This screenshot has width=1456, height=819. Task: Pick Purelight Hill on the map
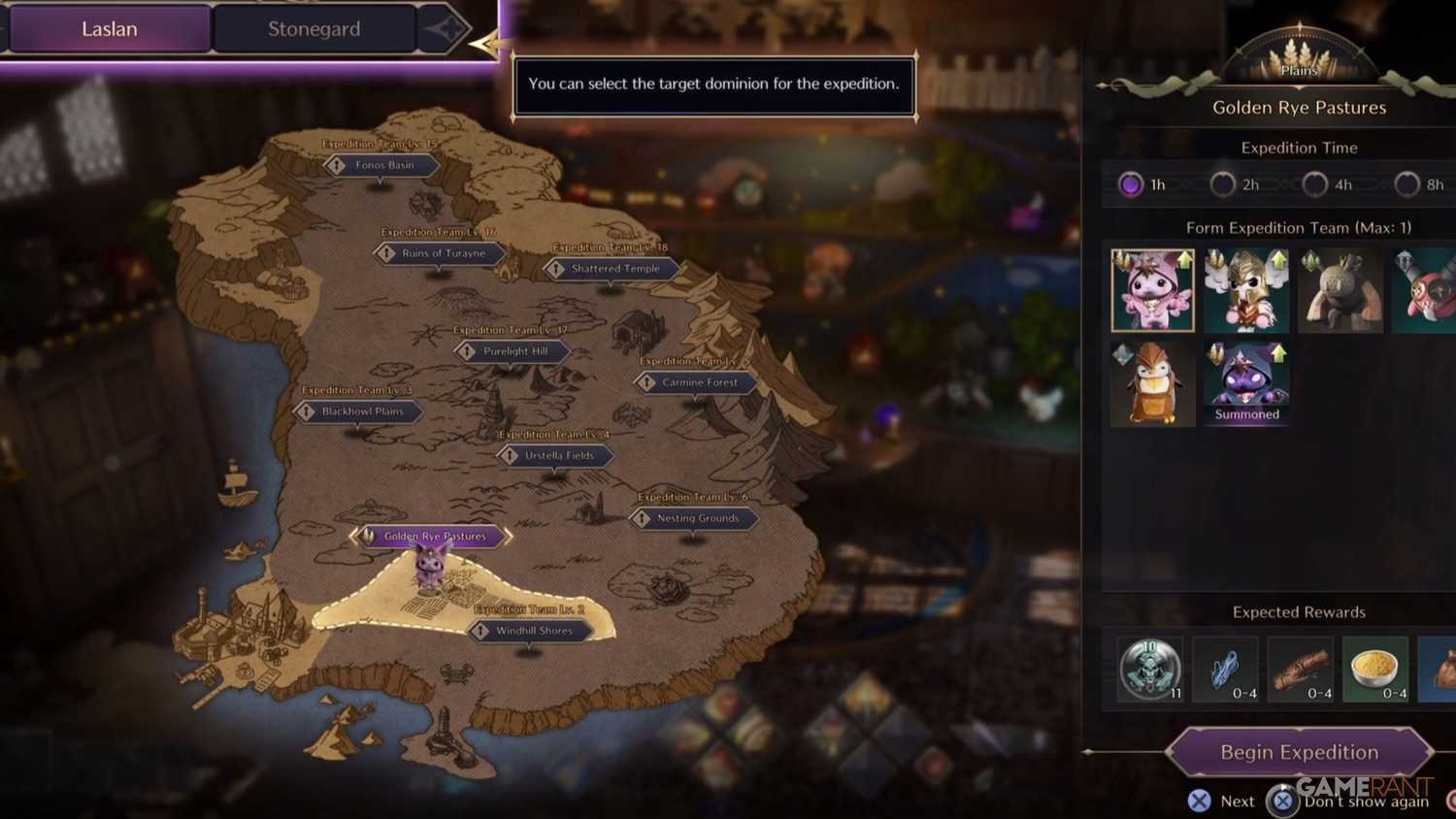[x=514, y=351]
